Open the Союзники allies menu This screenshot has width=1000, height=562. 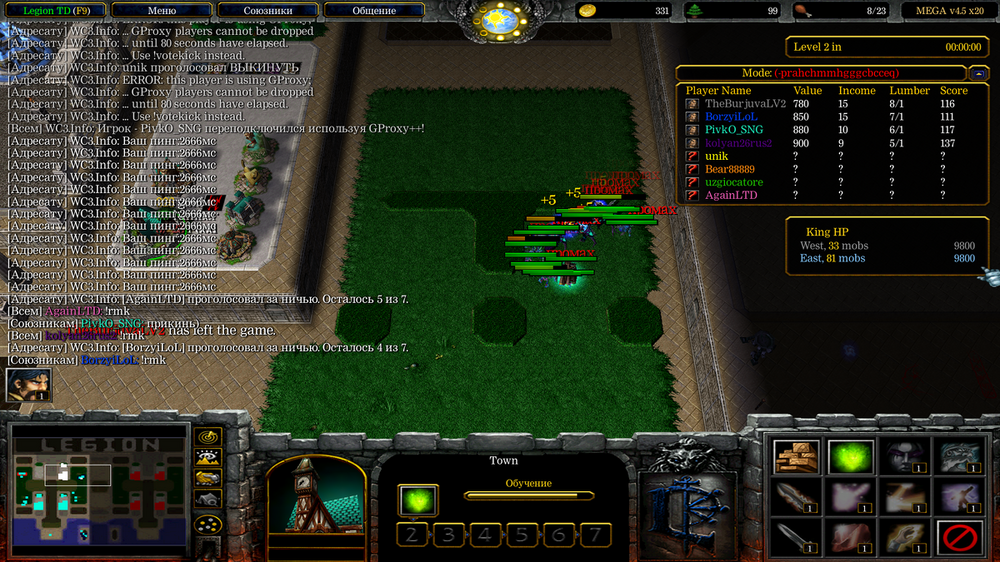[268, 11]
